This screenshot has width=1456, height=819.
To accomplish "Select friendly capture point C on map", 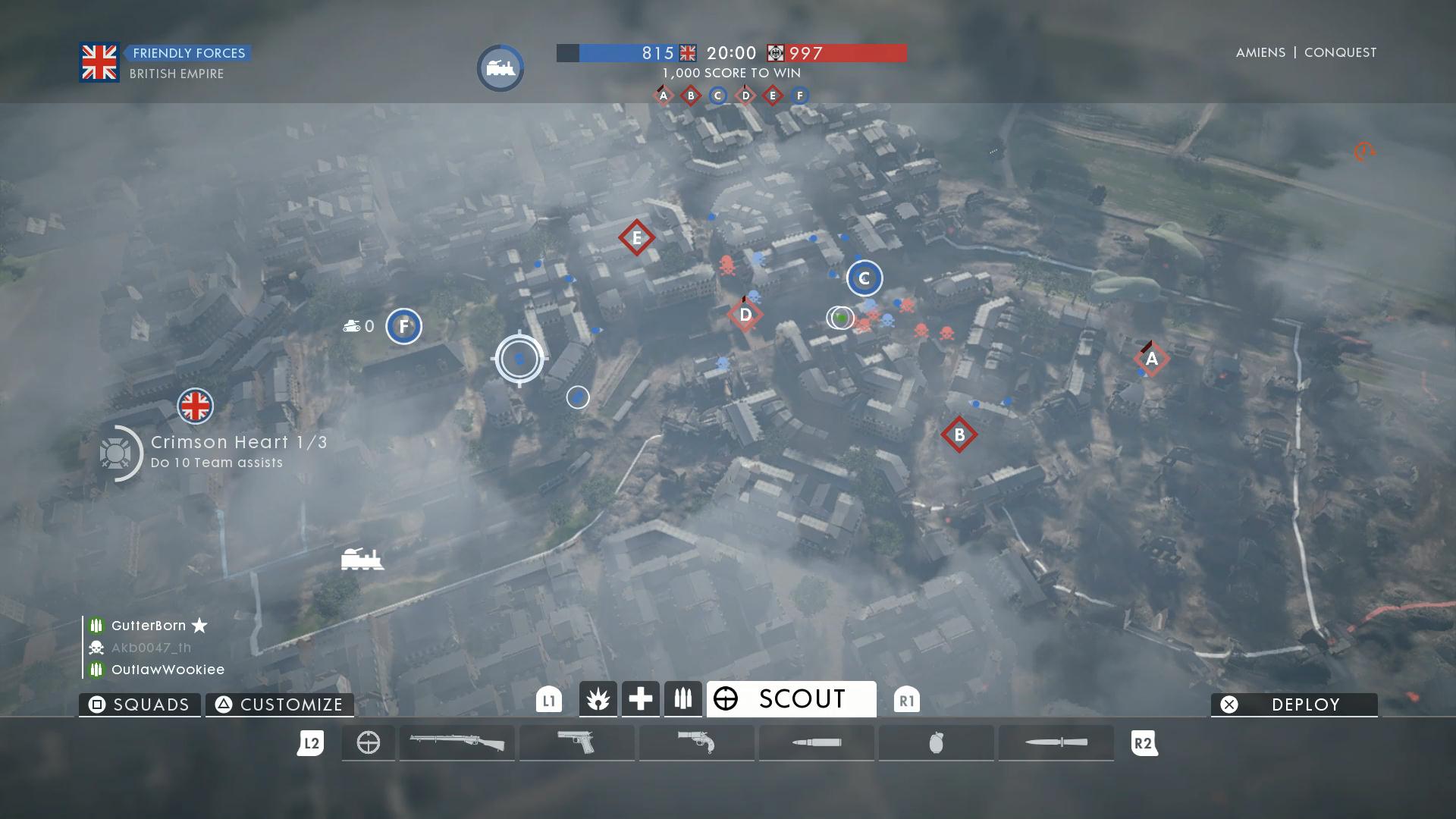I will [864, 278].
